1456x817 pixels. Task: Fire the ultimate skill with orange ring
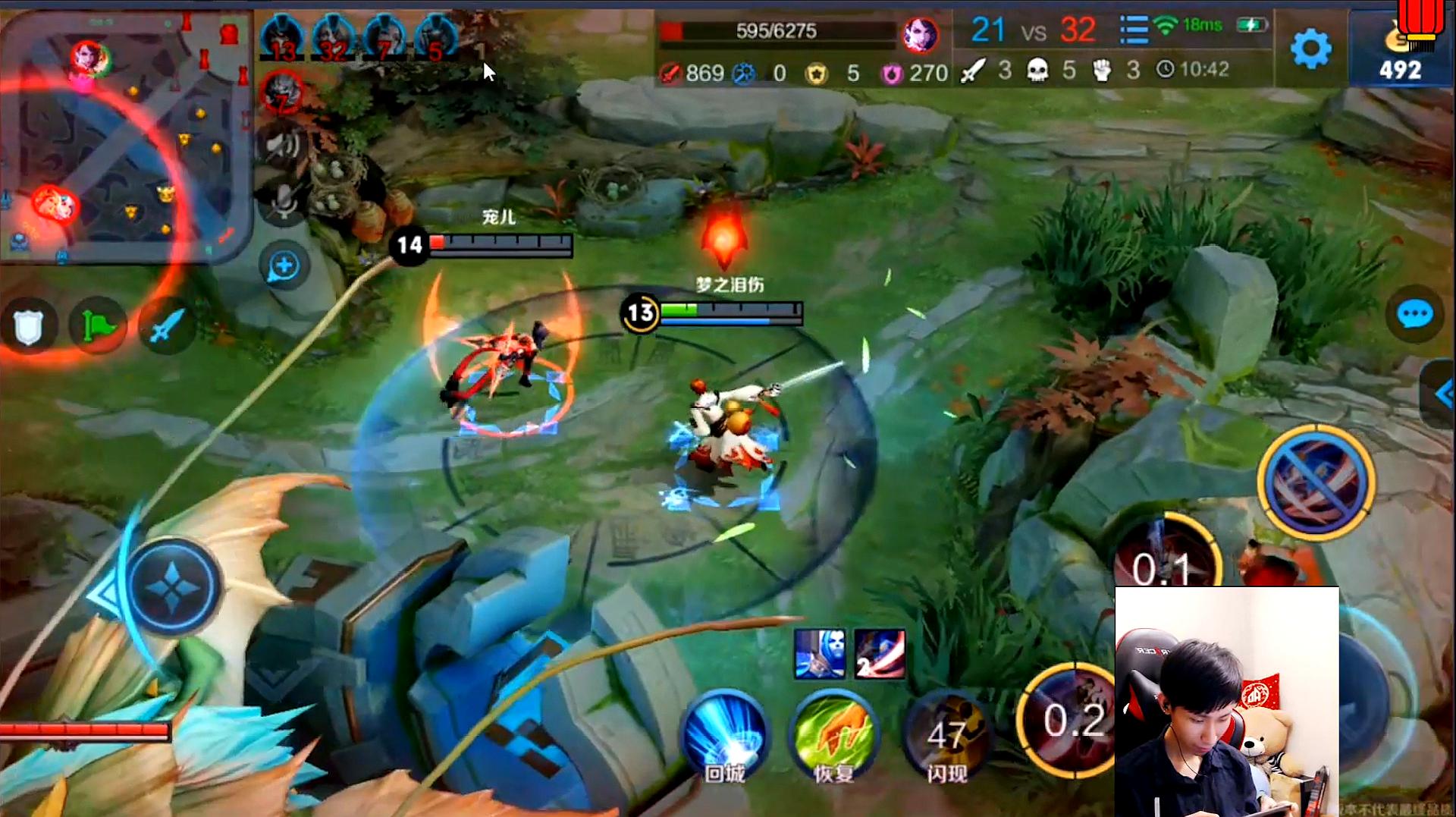[x=1316, y=482]
